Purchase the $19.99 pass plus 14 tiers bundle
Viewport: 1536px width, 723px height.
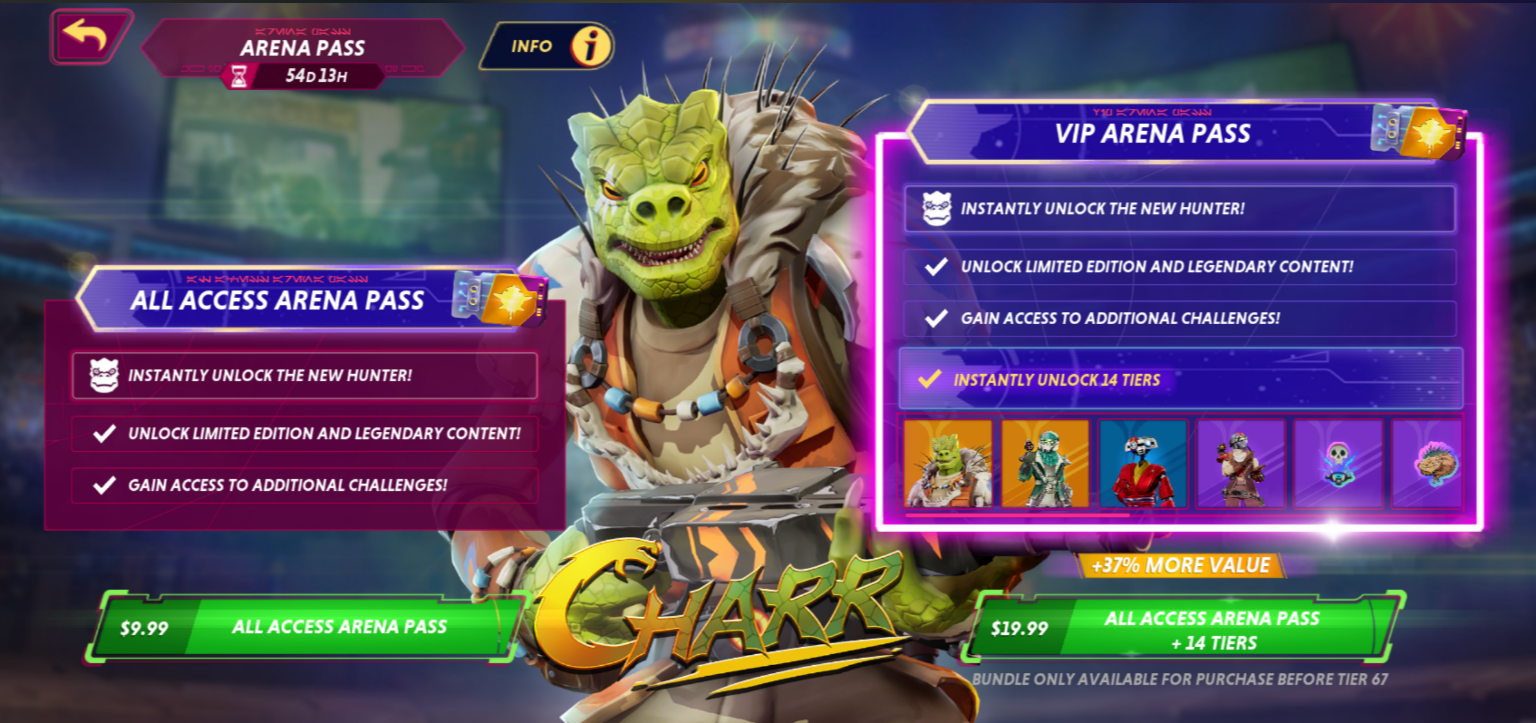tap(1185, 625)
